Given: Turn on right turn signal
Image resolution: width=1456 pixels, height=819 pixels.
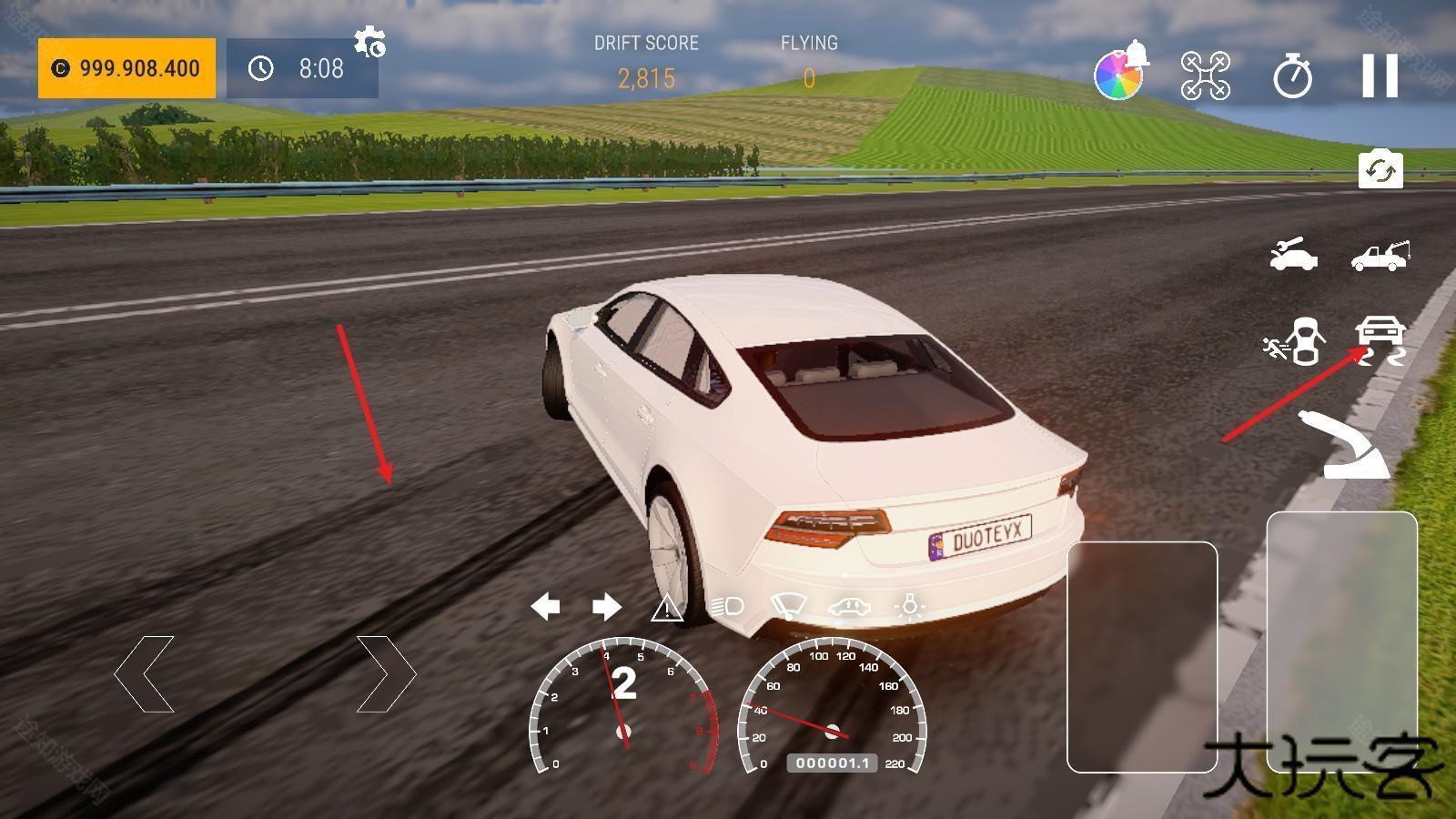Looking at the screenshot, I should click(606, 606).
